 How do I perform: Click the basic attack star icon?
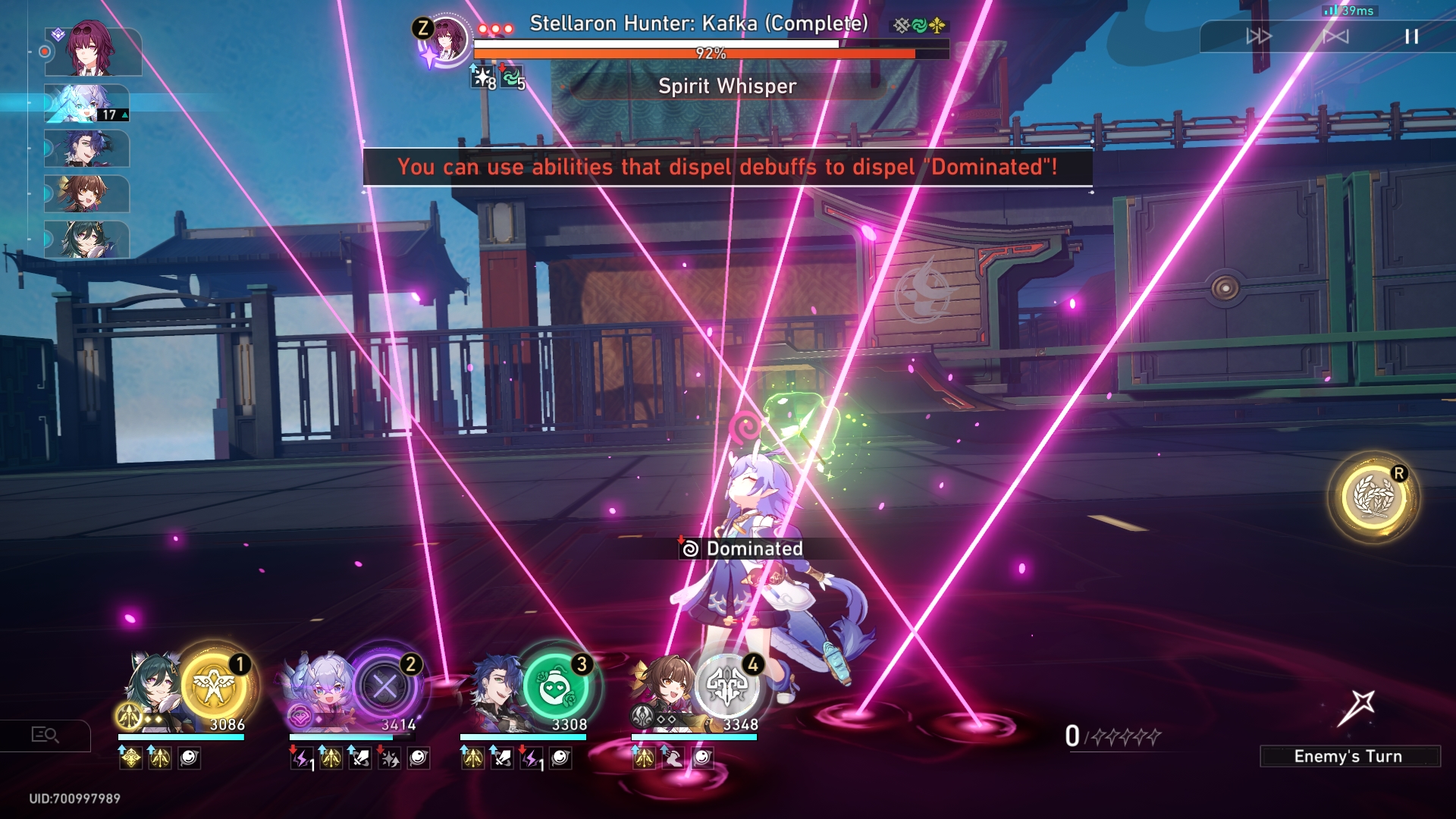point(1357,708)
